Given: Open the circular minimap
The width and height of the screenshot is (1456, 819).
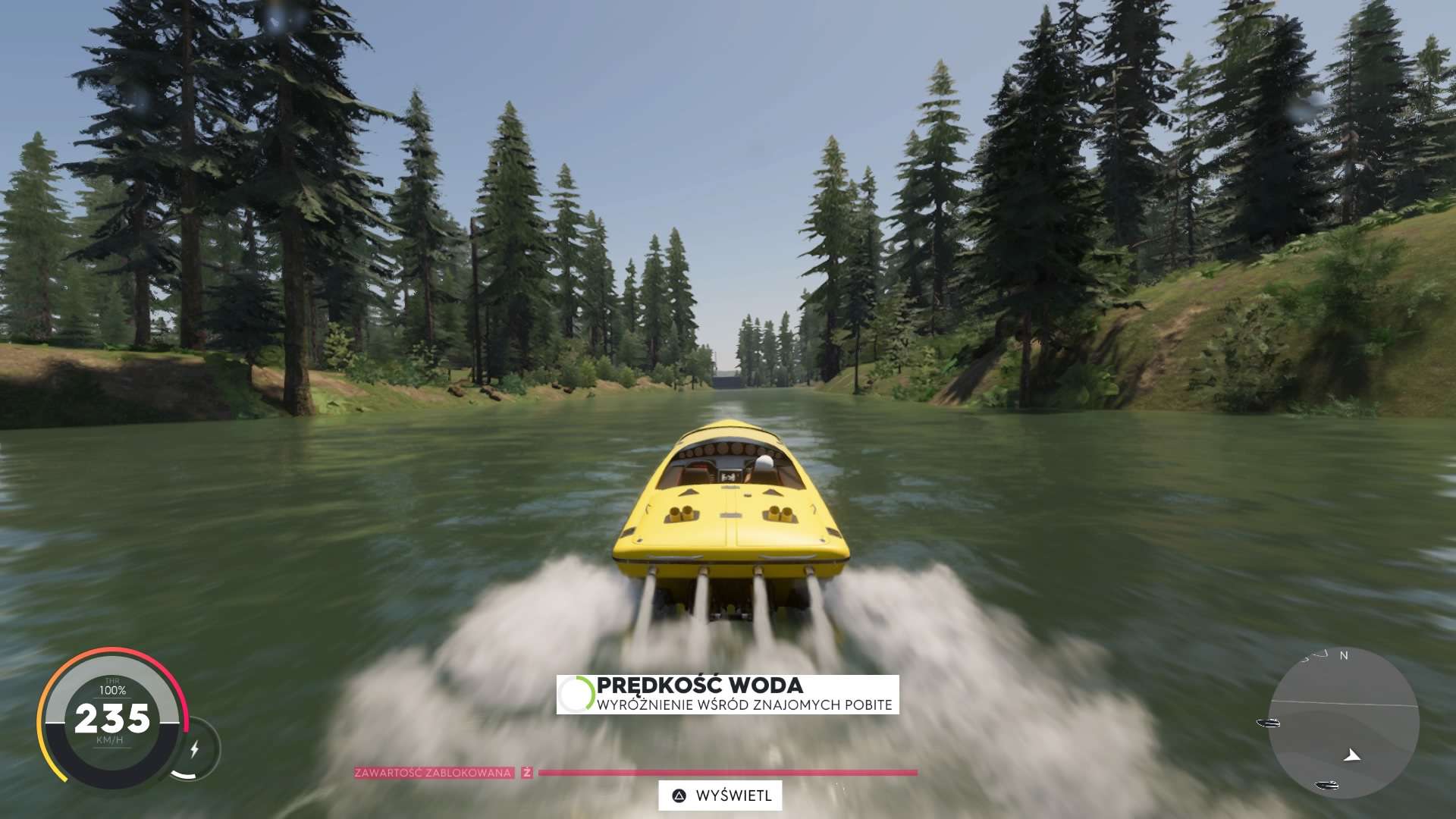Looking at the screenshot, I should (x=1343, y=723).
